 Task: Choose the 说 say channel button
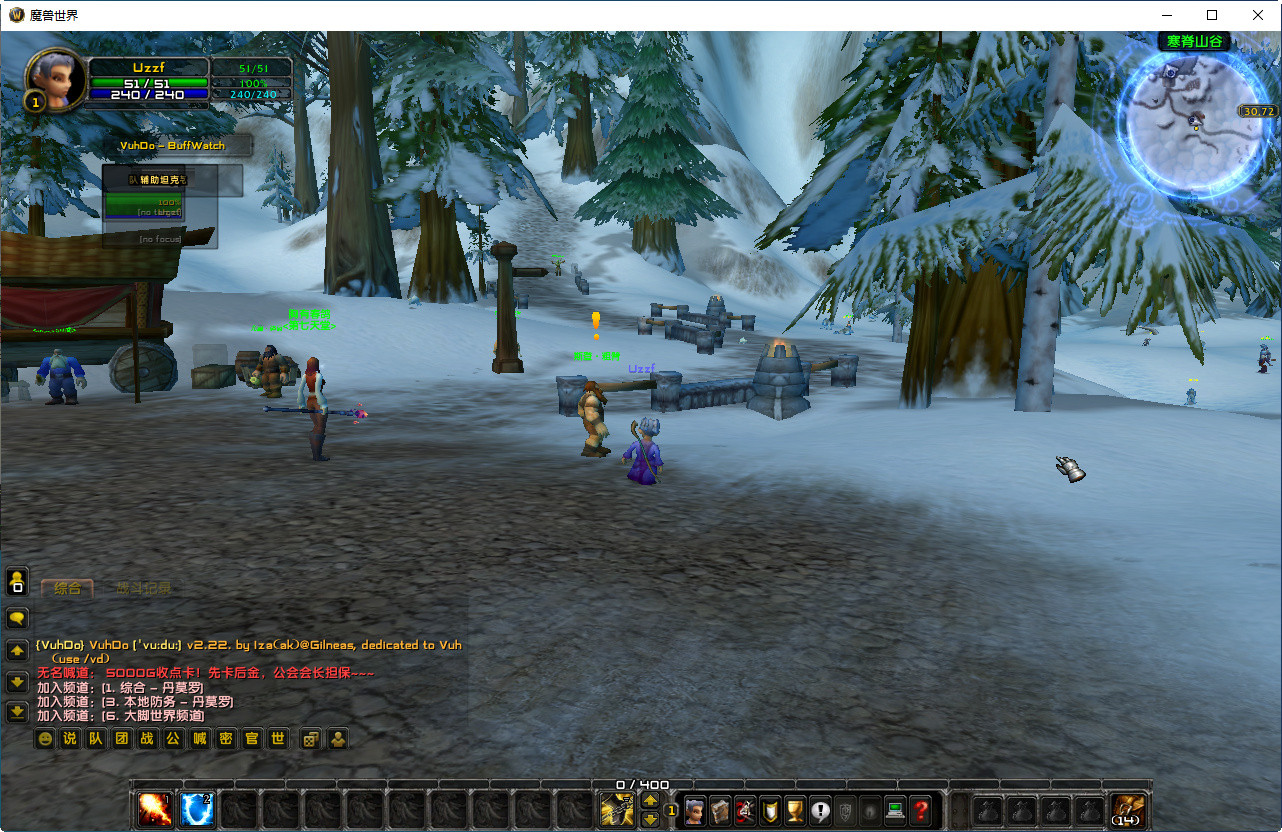click(70, 739)
